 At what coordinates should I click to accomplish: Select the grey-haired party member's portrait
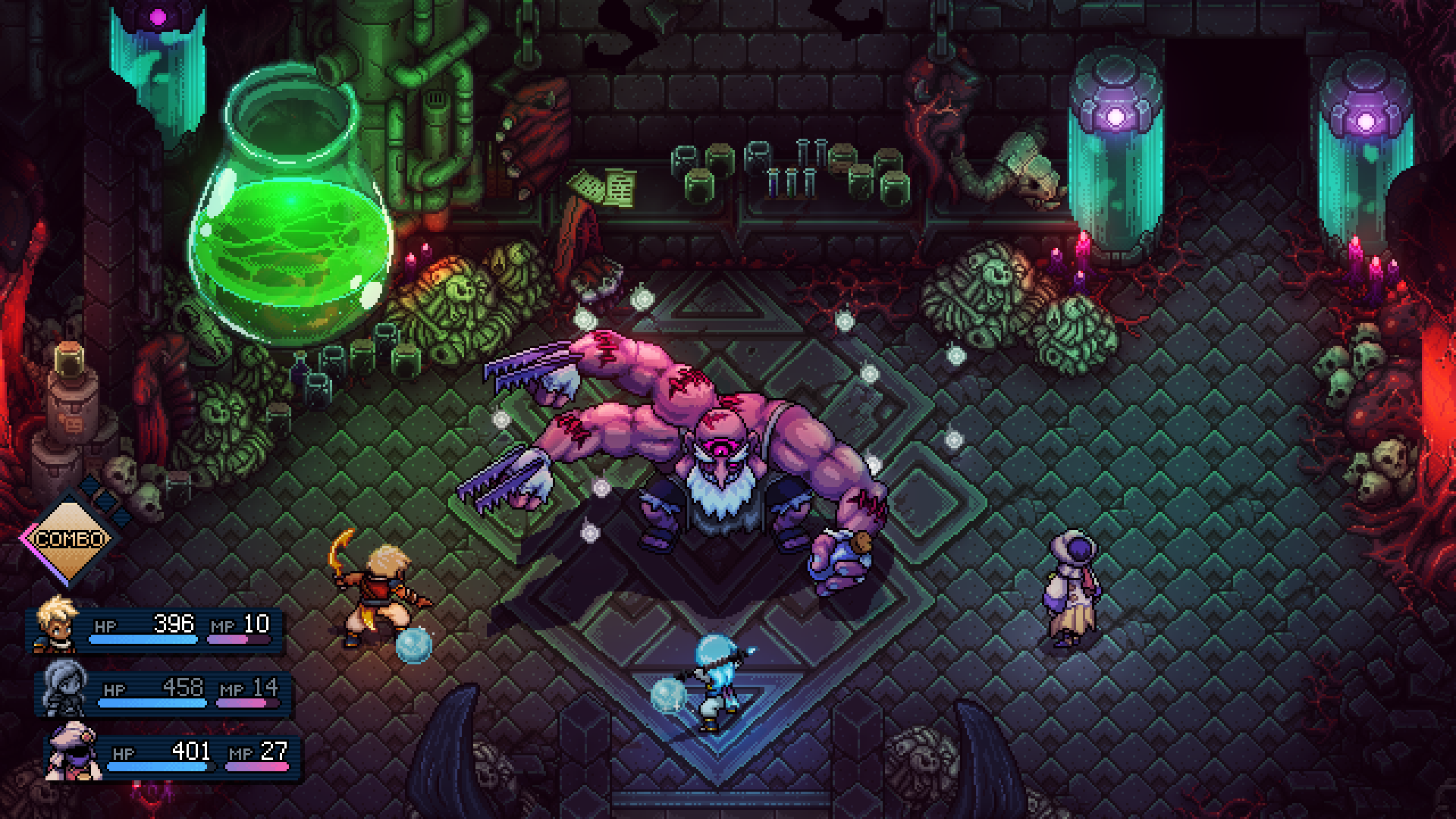(64, 689)
